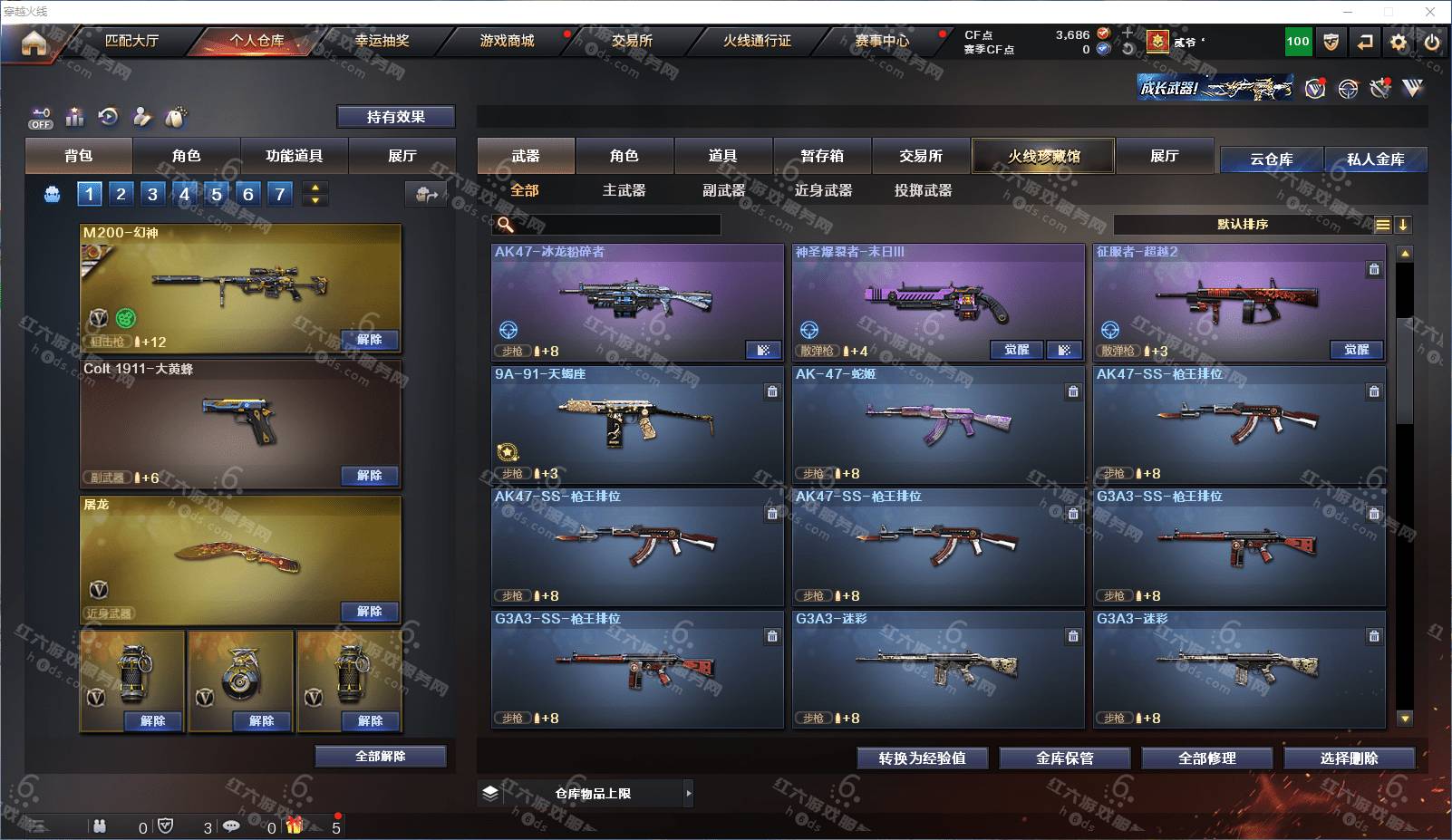Image resolution: width=1452 pixels, height=840 pixels.
Task: Go to 幸运抽奖 lucky draw
Action: coord(382,41)
